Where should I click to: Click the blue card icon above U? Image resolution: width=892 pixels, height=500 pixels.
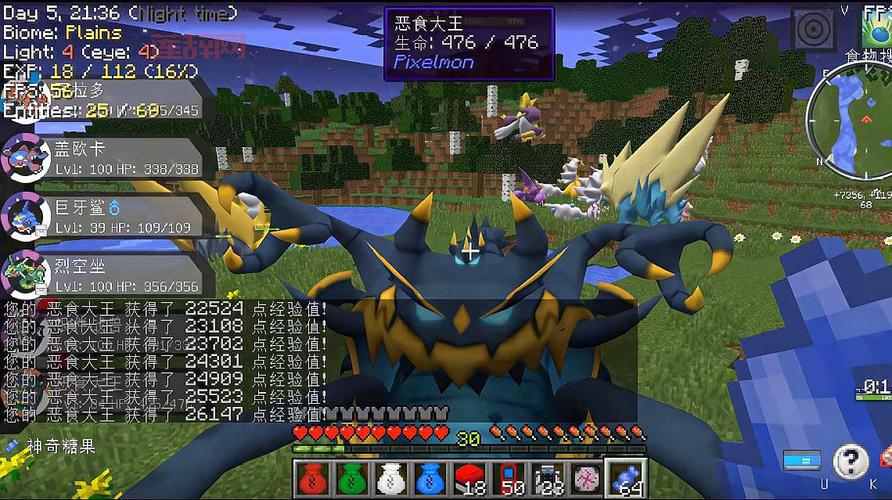[801, 460]
